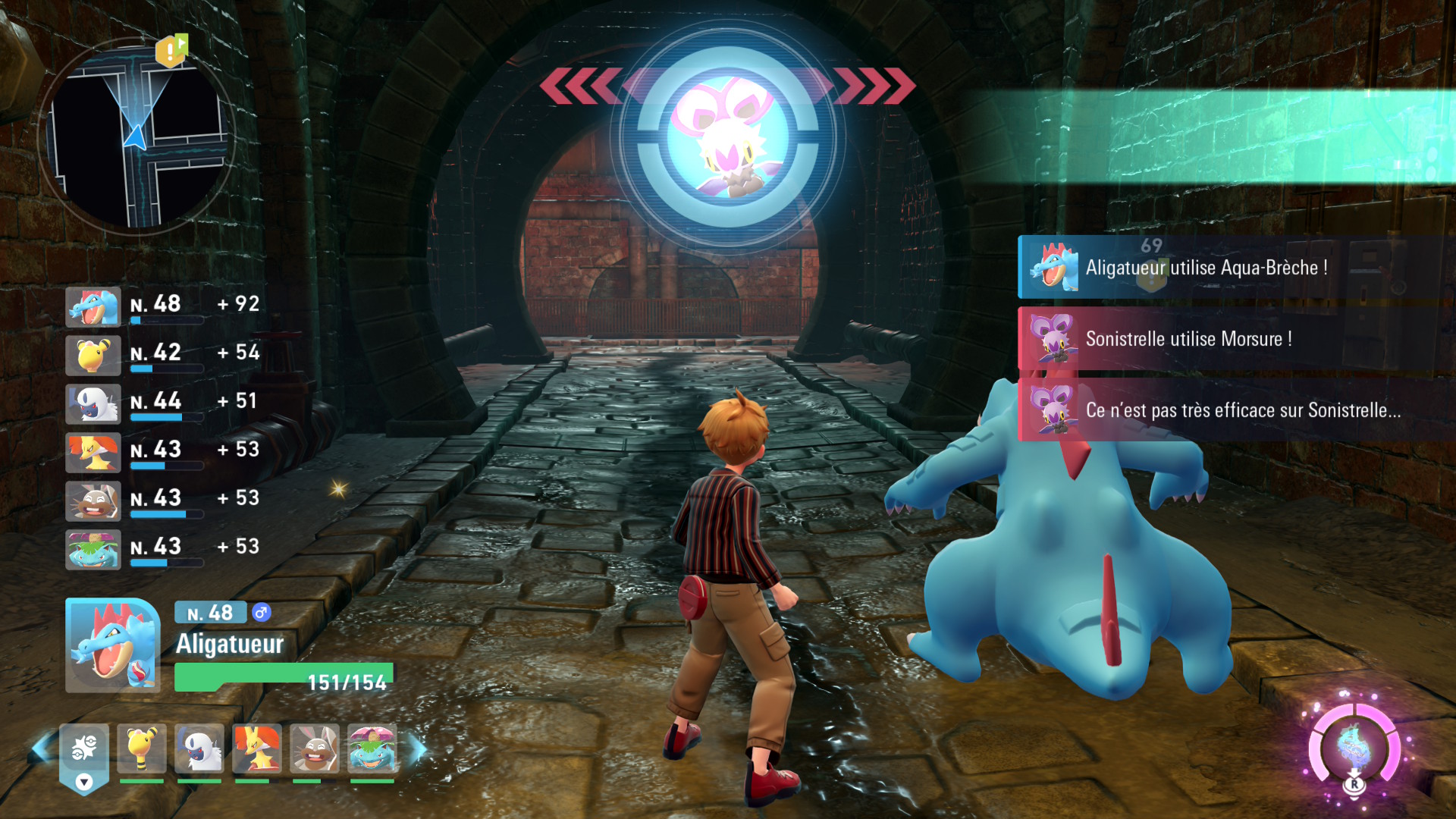
Task: Select the yellow quest marker on minimap
Action: [x=170, y=52]
